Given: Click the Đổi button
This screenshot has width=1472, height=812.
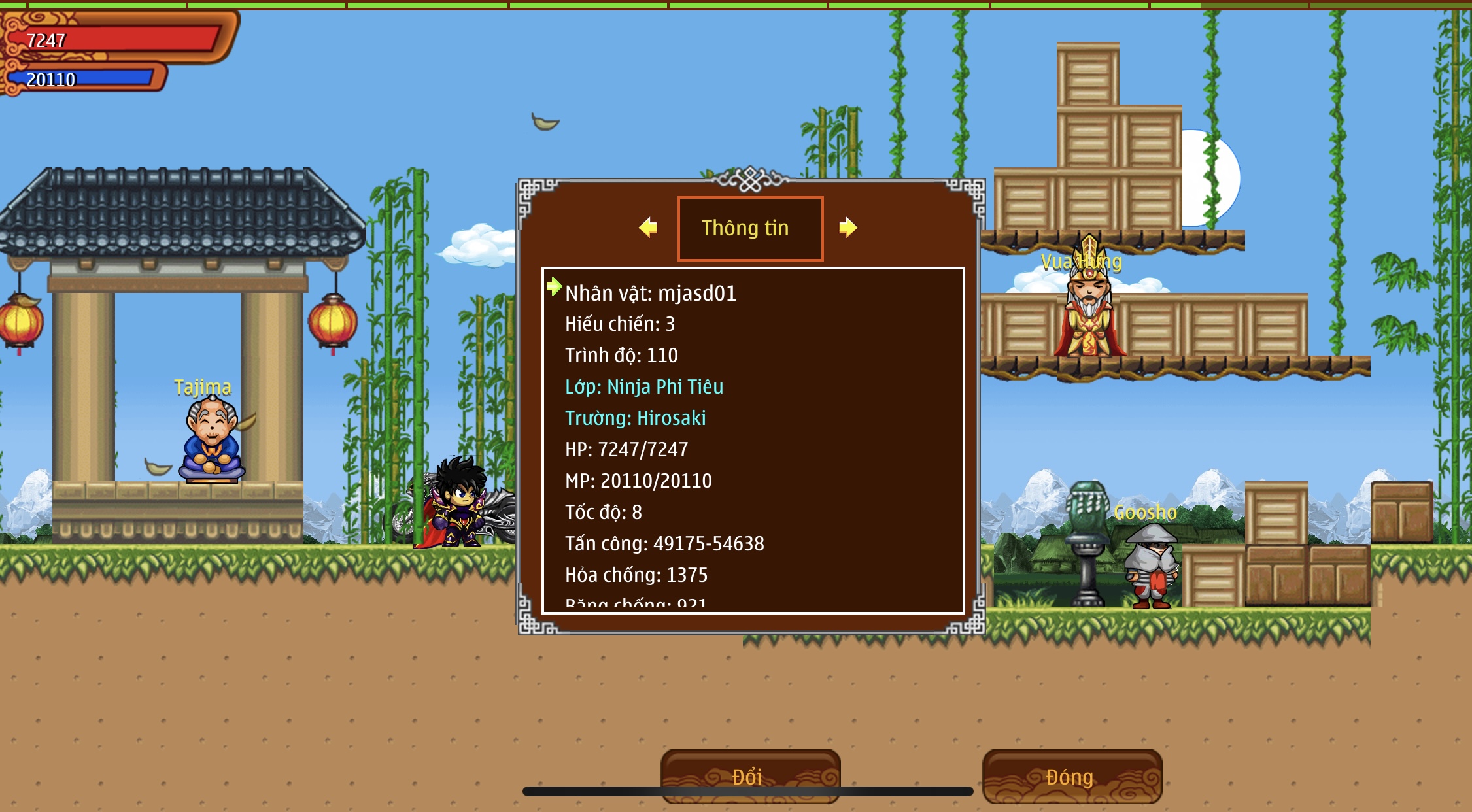Looking at the screenshot, I should [749, 776].
